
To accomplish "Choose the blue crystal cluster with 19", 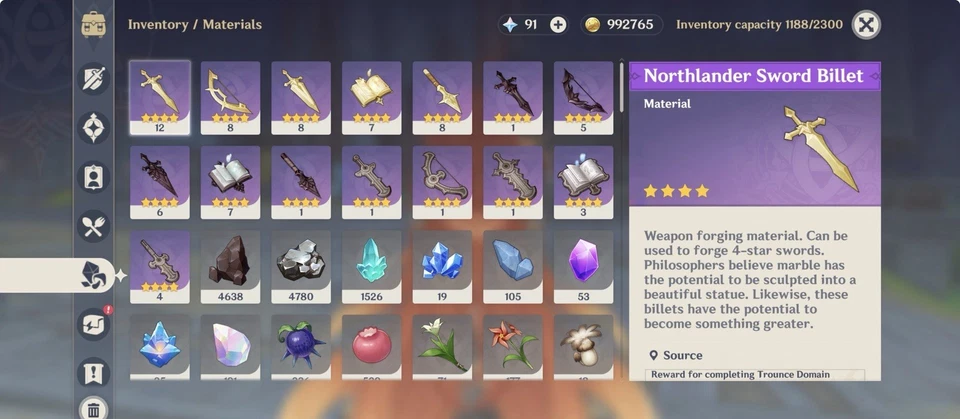I will tap(442, 265).
